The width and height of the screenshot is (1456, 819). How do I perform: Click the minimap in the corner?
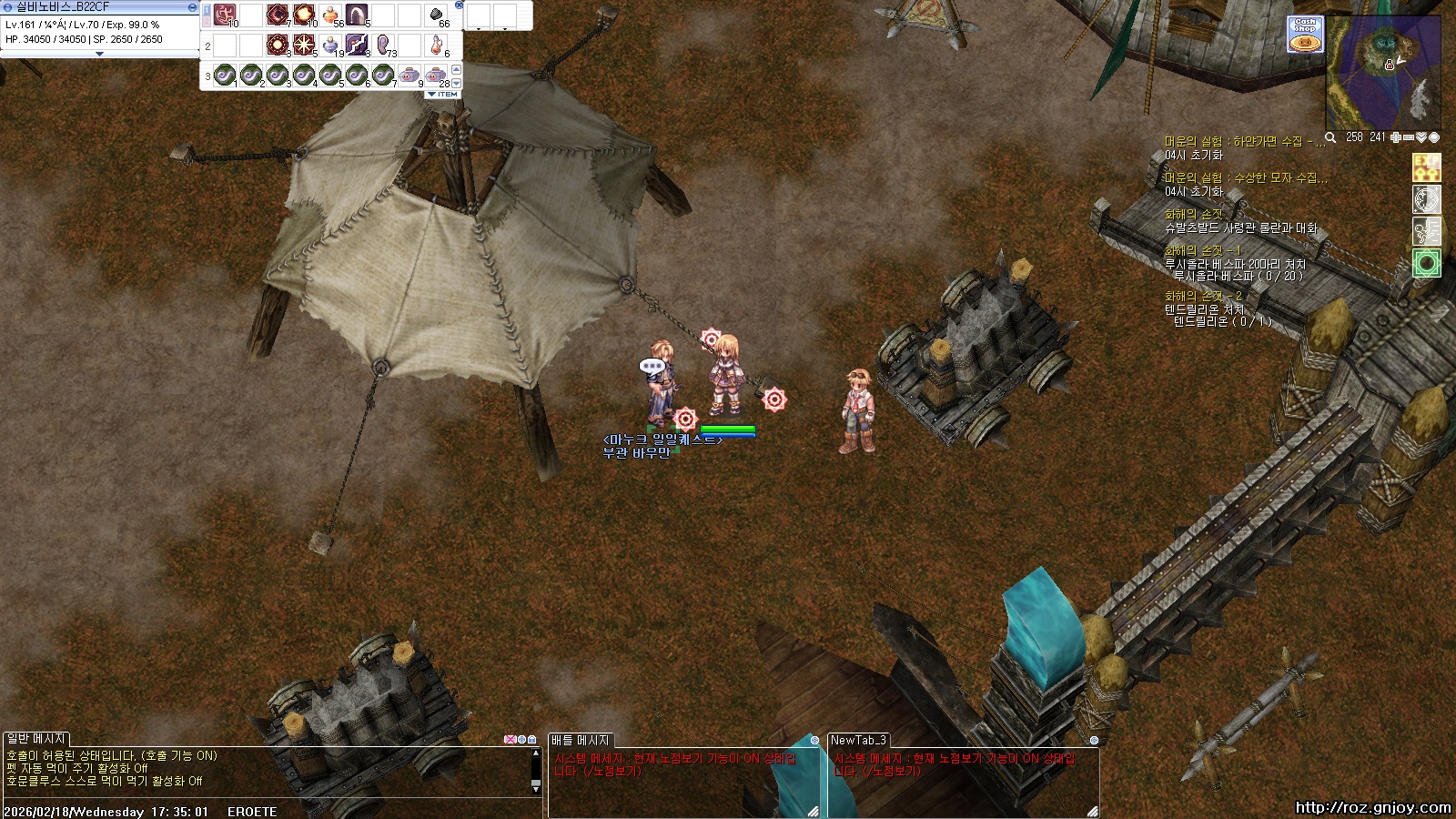click(1383, 73)
